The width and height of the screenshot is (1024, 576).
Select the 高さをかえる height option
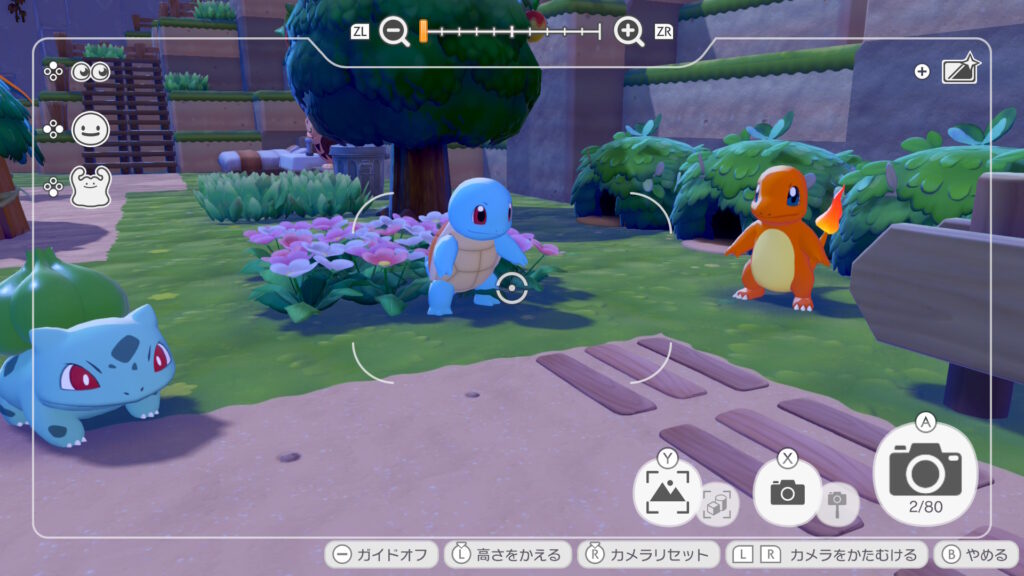[x=508, y=555]
